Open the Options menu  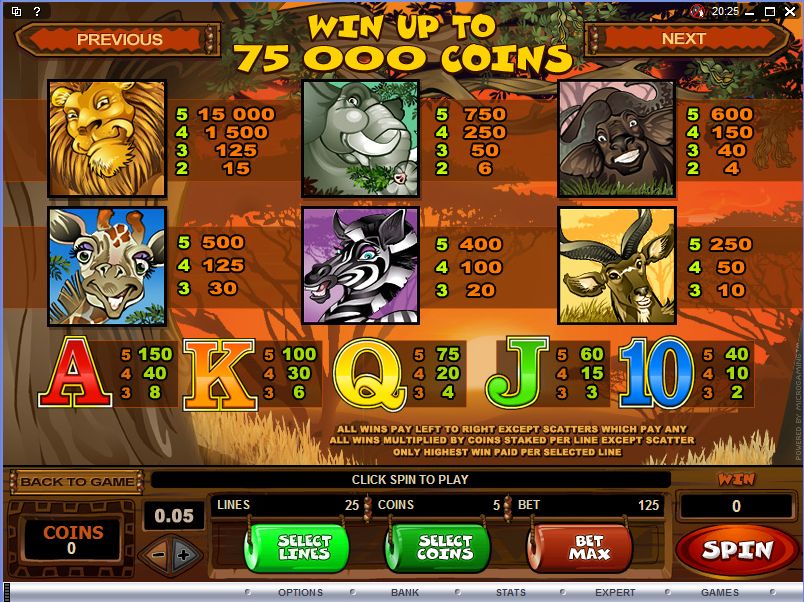click(300, 592)
